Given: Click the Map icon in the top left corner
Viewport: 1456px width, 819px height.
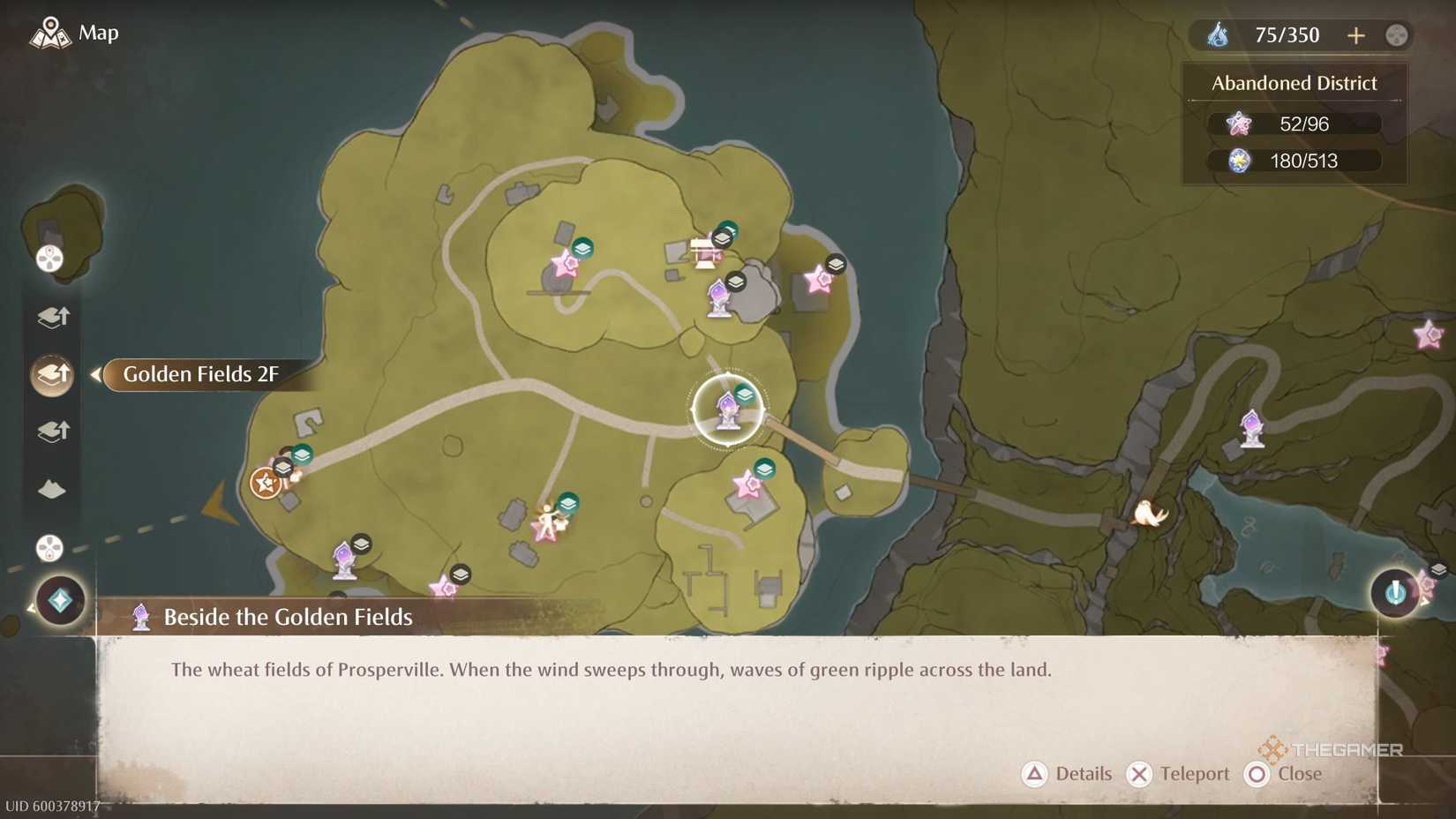Looking at the screenshot, I should [52, 33].
